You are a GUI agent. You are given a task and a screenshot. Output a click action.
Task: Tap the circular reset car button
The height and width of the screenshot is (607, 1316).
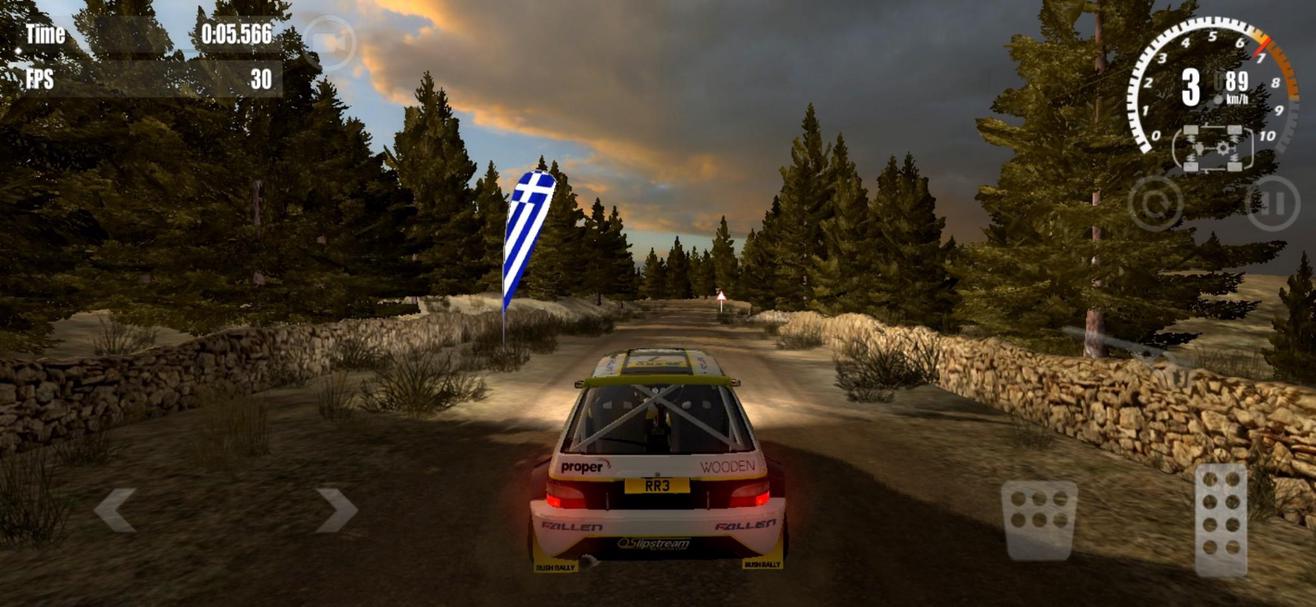tap(1155, 203)
